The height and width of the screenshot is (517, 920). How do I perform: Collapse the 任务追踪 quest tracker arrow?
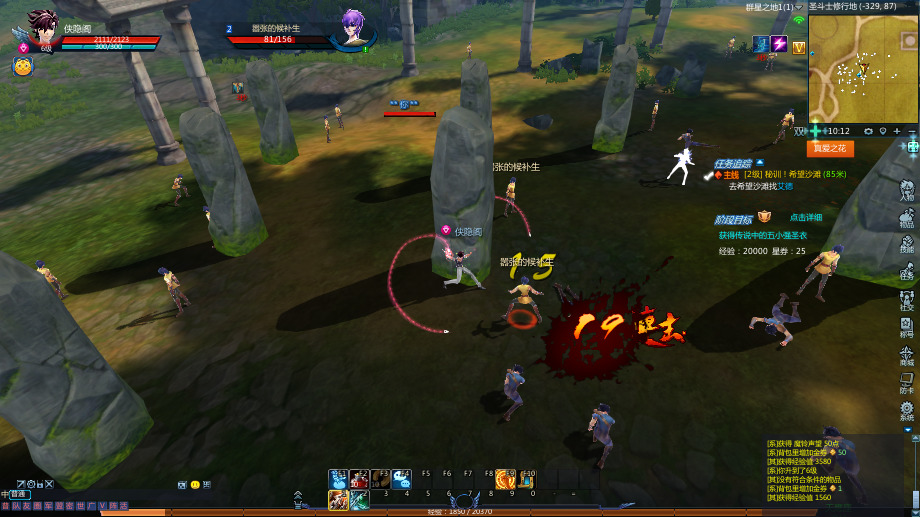(x=760, y=162)
